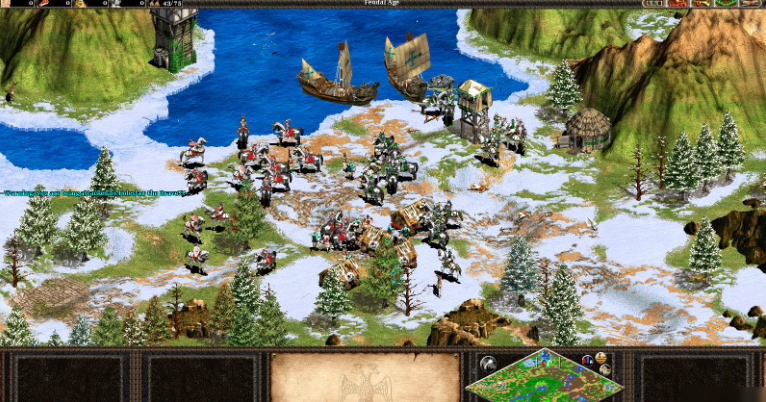
Task: Open the main game menu button
Action: tap(753, 4)
